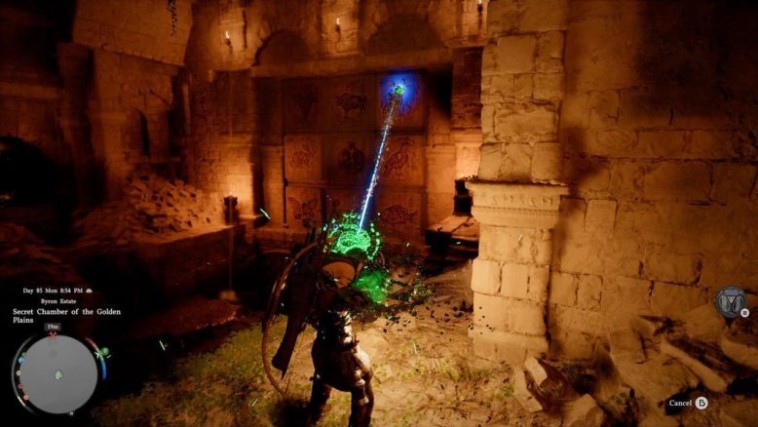
Task: Select the round equipment icon on the right
Action: (x=731, y=303)
